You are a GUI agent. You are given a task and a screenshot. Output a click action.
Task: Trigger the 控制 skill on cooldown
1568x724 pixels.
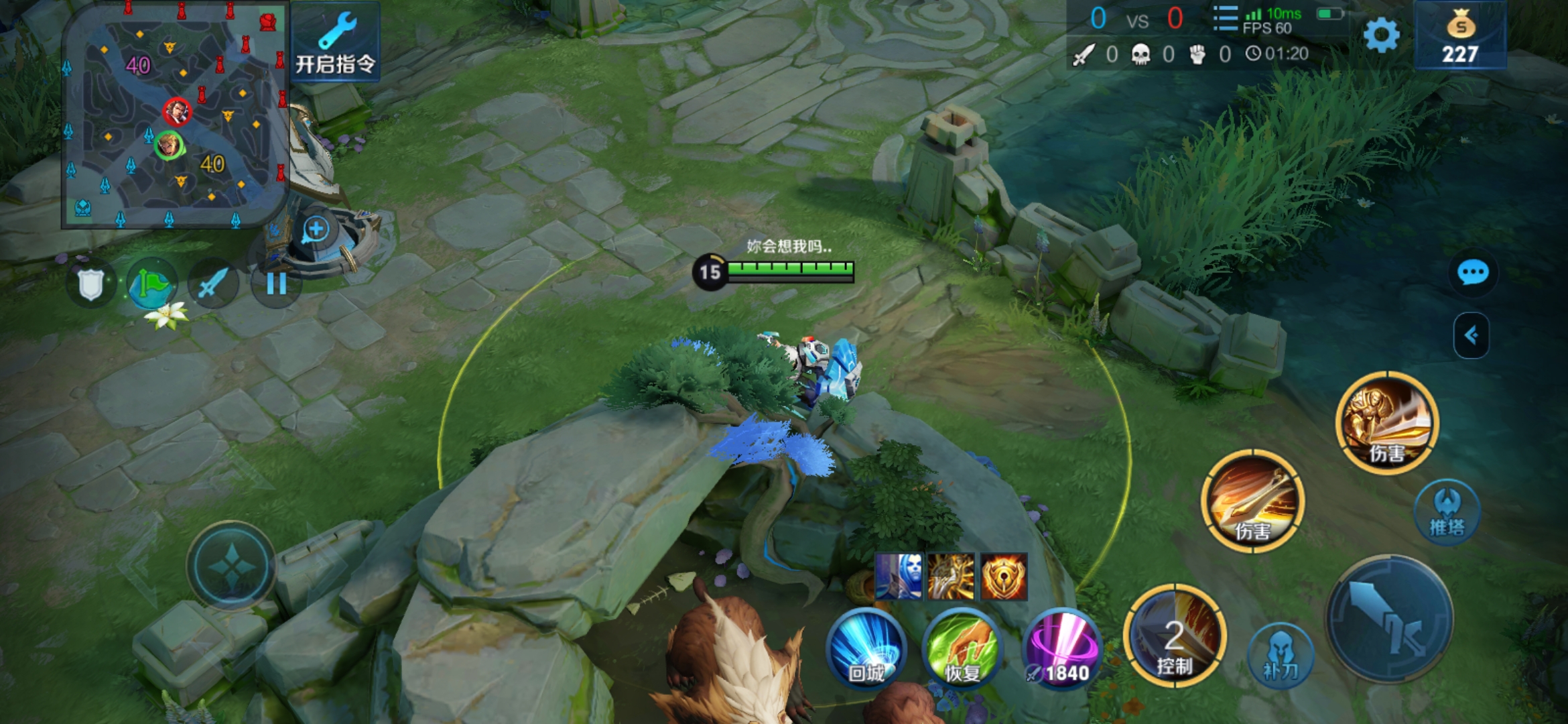point(1175,636)
